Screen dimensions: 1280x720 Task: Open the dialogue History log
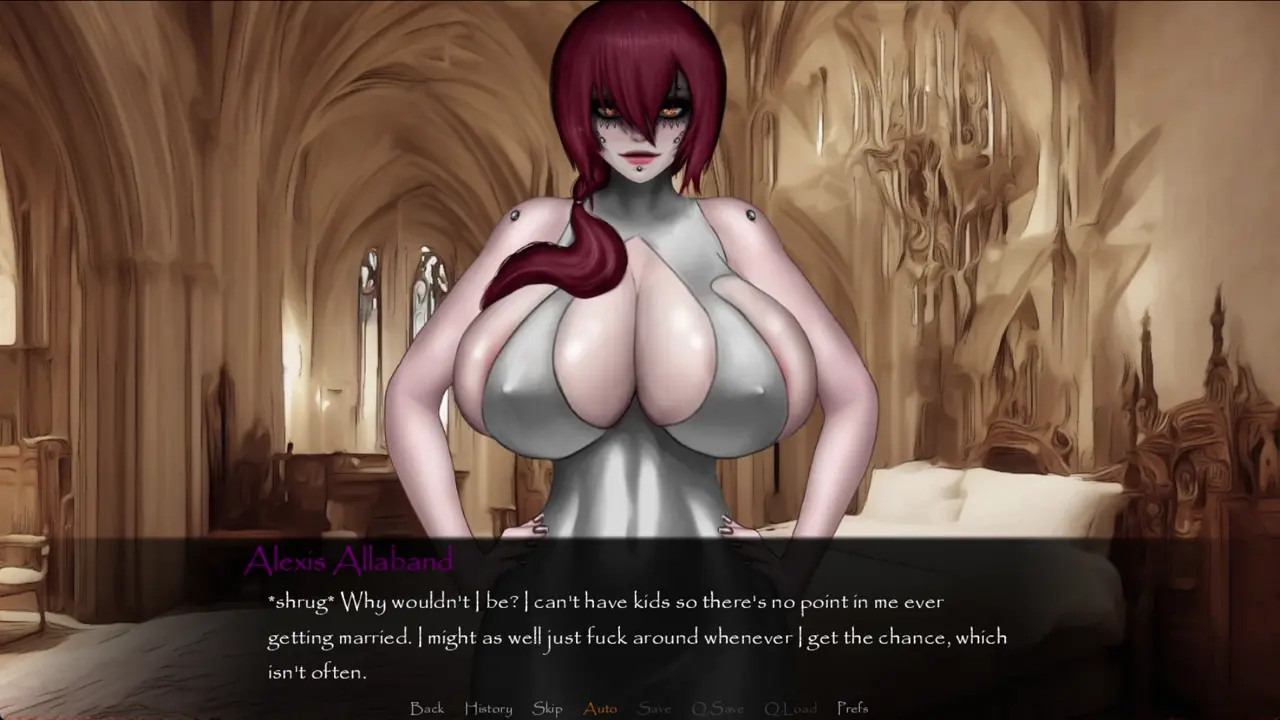(488, 708)
